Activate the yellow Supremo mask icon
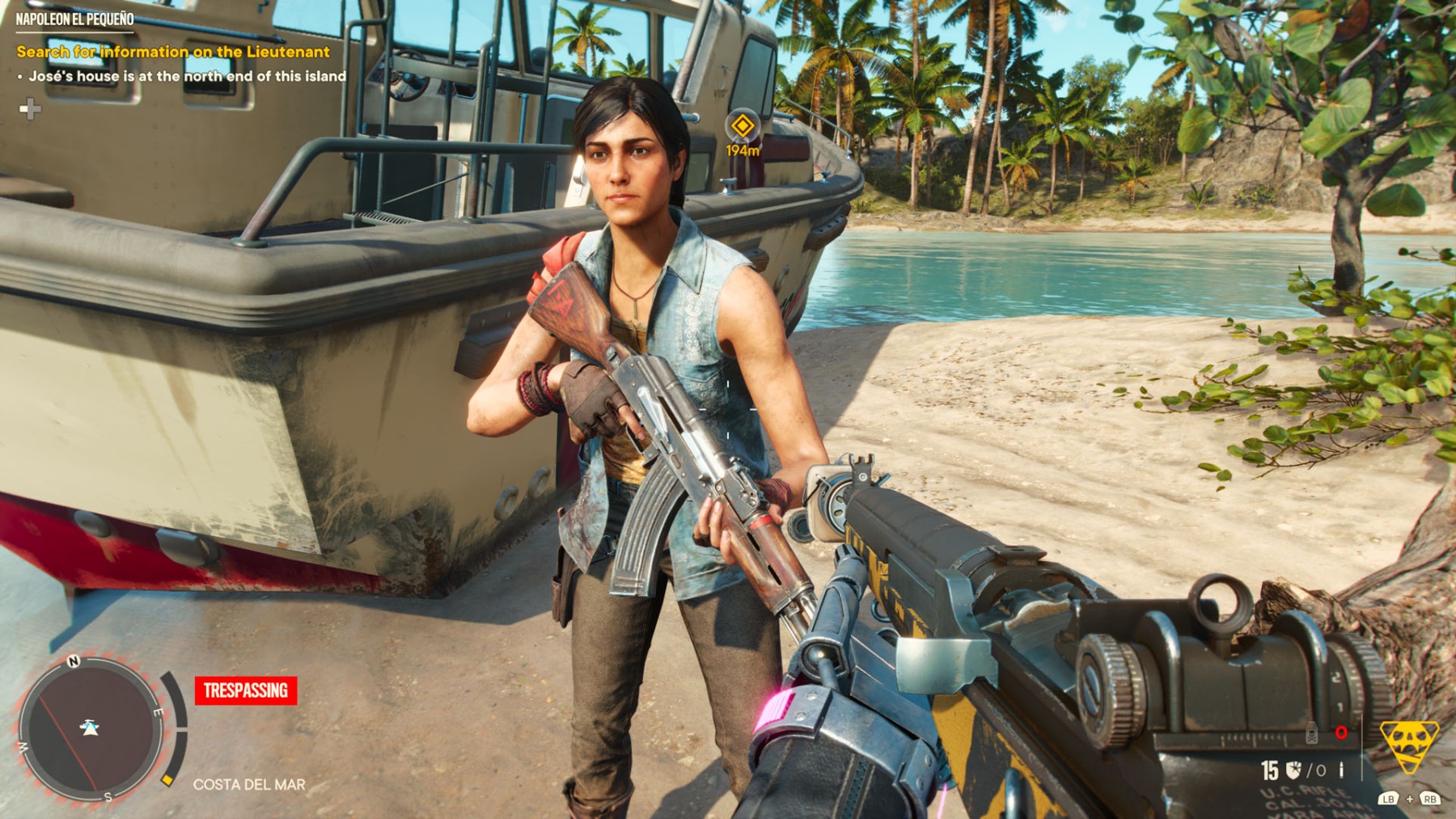The height and width of the screenshot is (819, 1456). pyautogui.click(x=1408, y=745)
